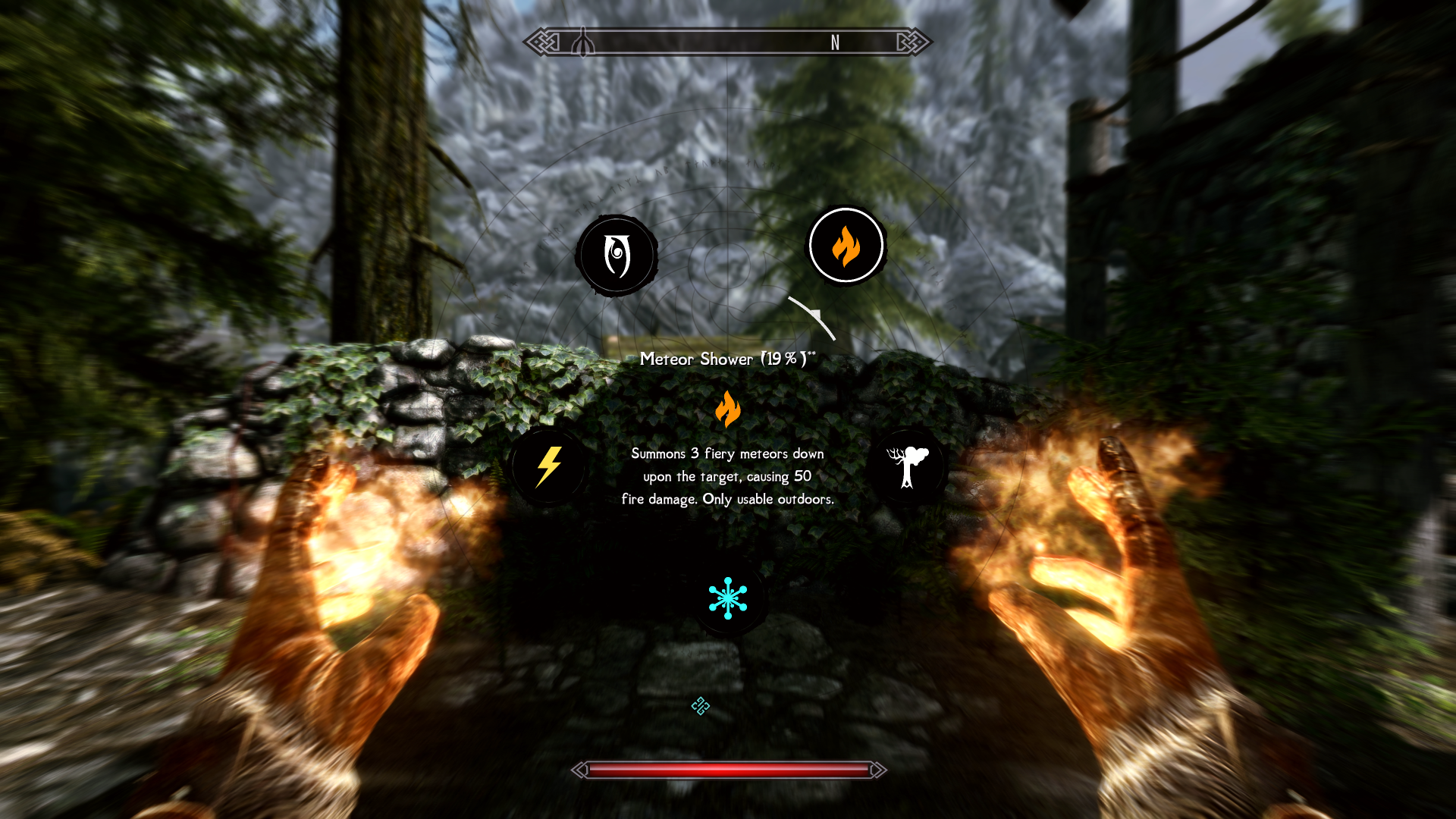1456x819 pixels.
Task: Activate the yellow lightning bolt spell
Action: [548, 466]
